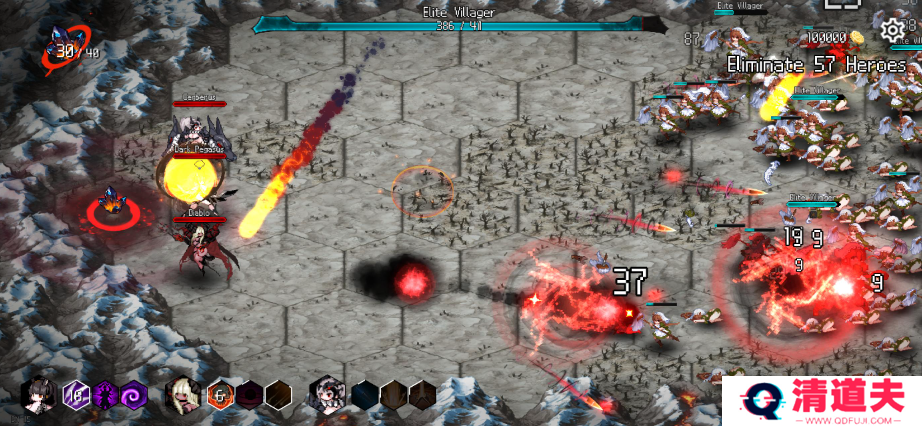The width and height of the screenshot is (922, 426).
Task: Cast the purple spiral vortex skill
Action: pyautogui.click(x=134, y=395)
